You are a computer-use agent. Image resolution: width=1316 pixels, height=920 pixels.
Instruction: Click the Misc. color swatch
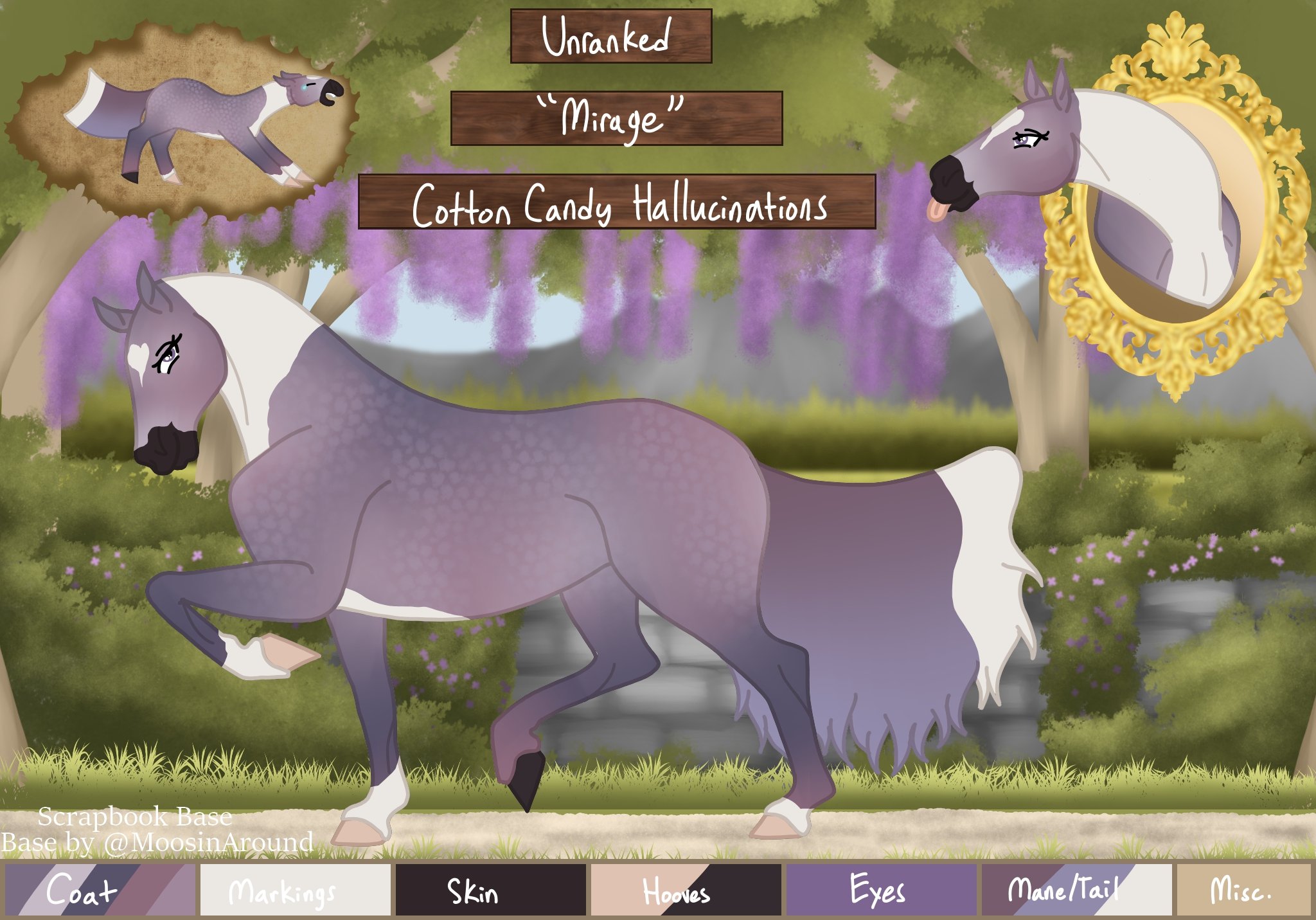1243,890
